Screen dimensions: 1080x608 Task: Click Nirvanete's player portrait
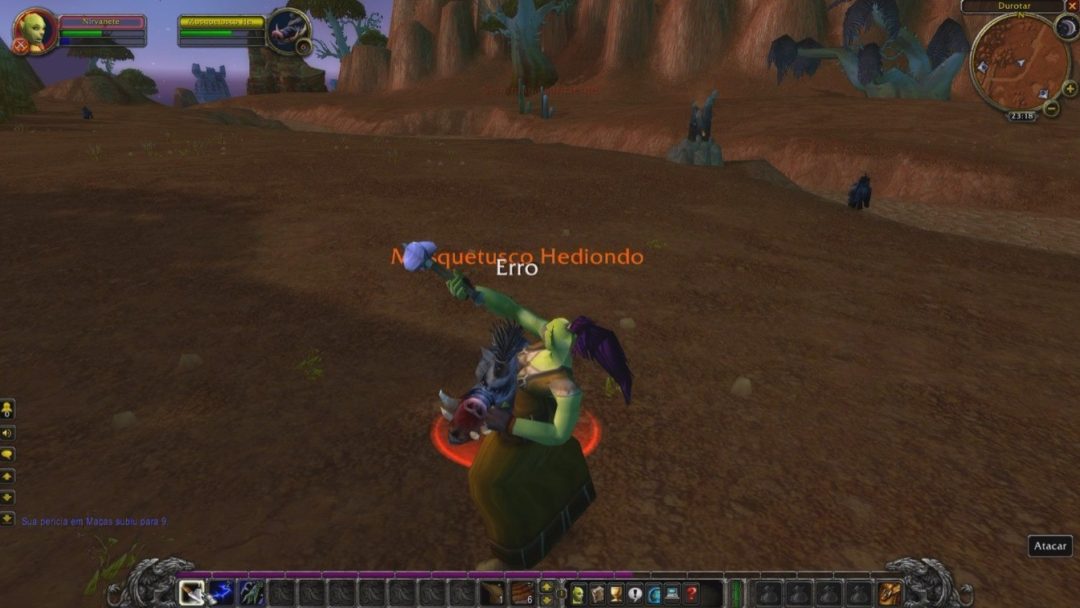(x=33, y=30)
